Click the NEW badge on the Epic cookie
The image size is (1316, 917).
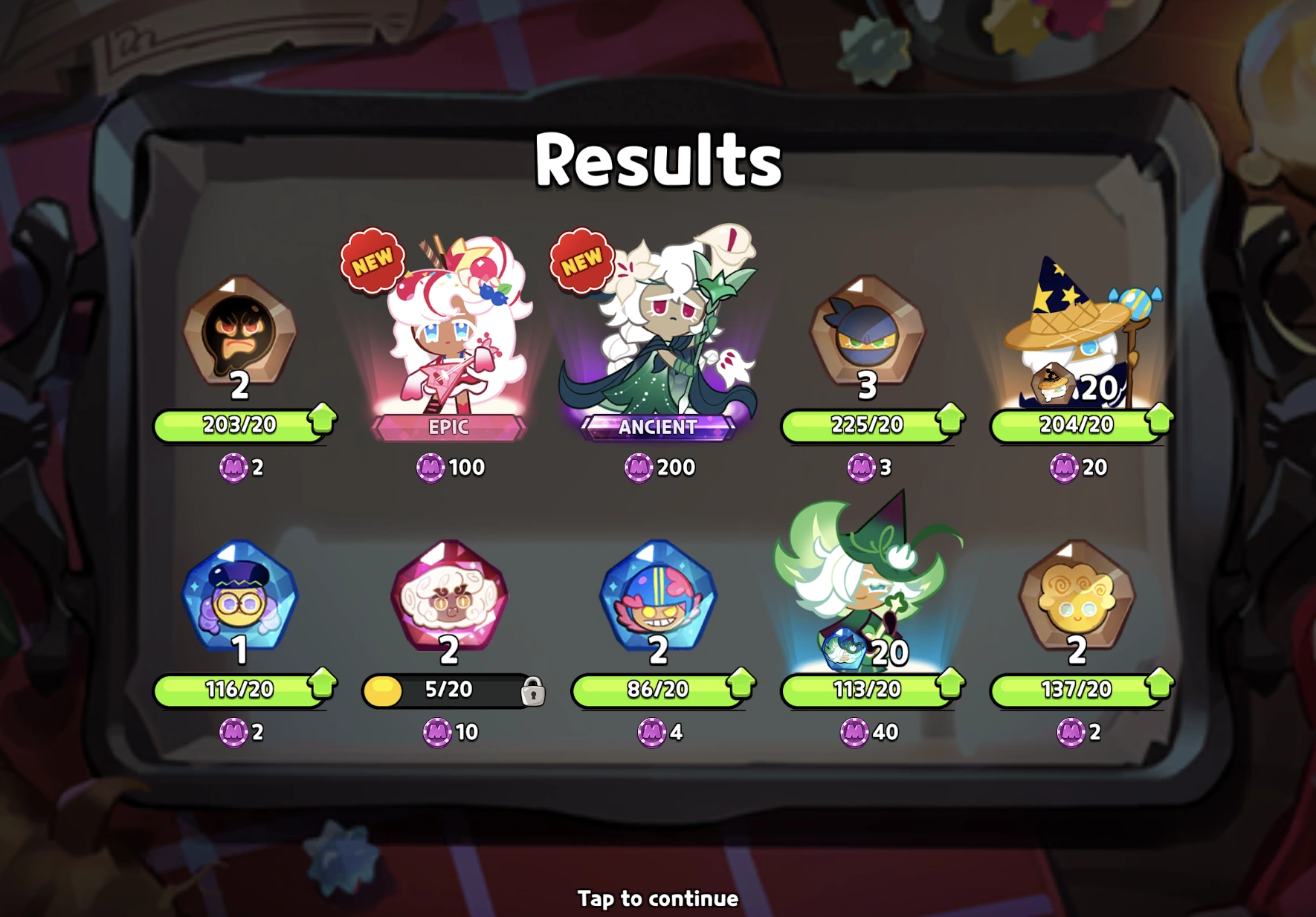pos(372,259)
